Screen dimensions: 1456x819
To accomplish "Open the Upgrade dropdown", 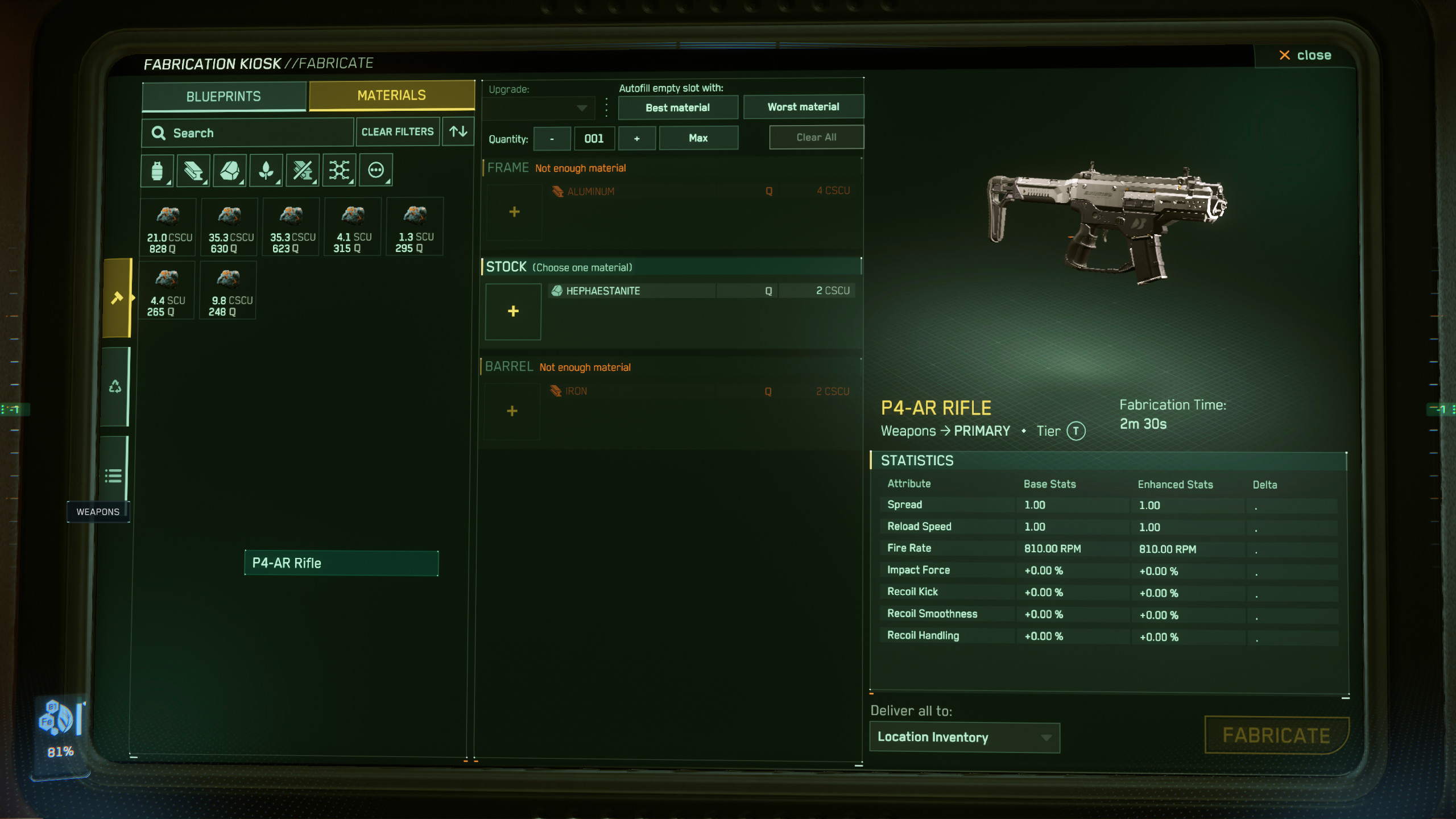I will pyautogui.click(x=539, y=107).
